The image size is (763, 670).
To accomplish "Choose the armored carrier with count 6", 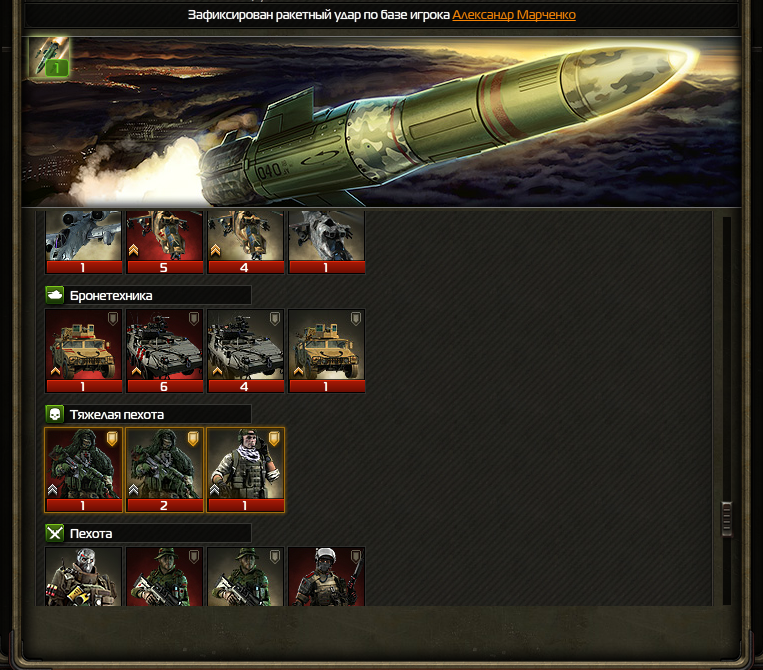I will [165, 350].
